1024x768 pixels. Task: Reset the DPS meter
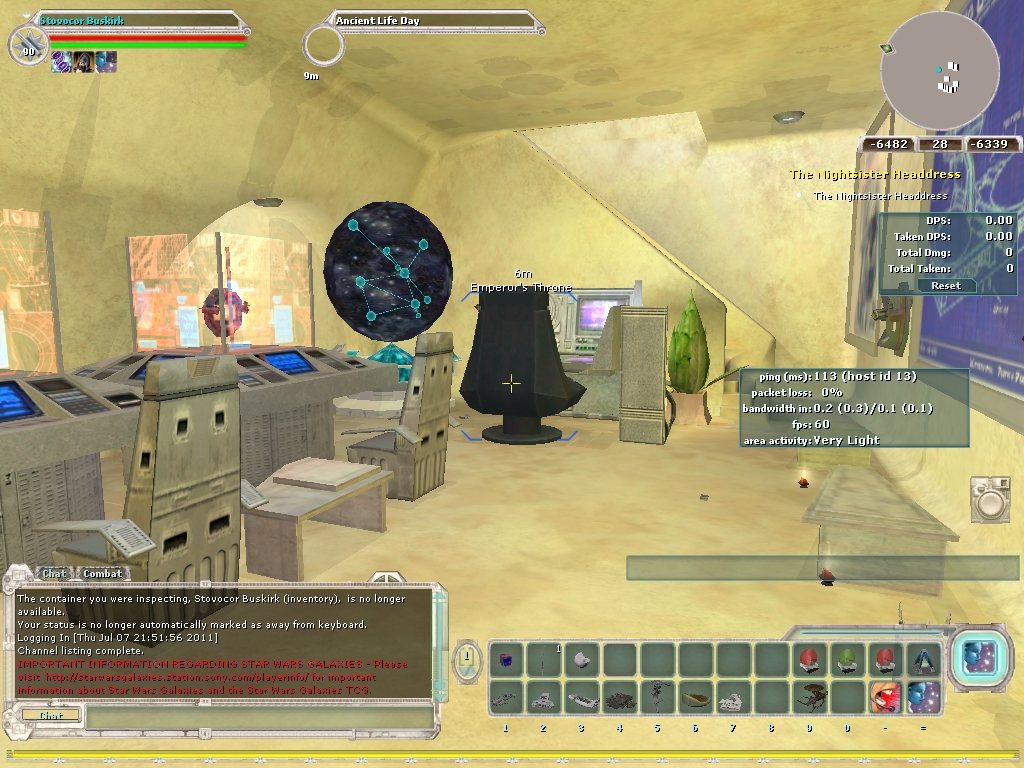pos(945,285)
